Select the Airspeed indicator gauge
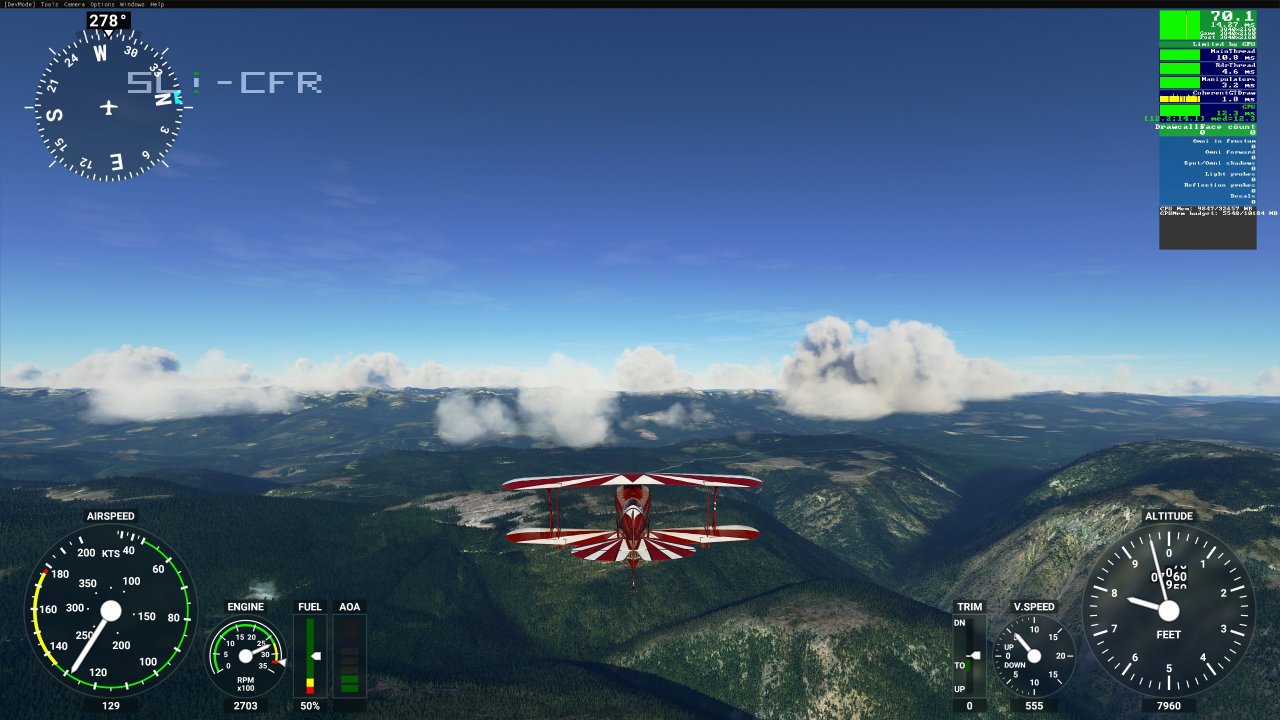Screen dimensions: 1280x720 pos(110,612)
